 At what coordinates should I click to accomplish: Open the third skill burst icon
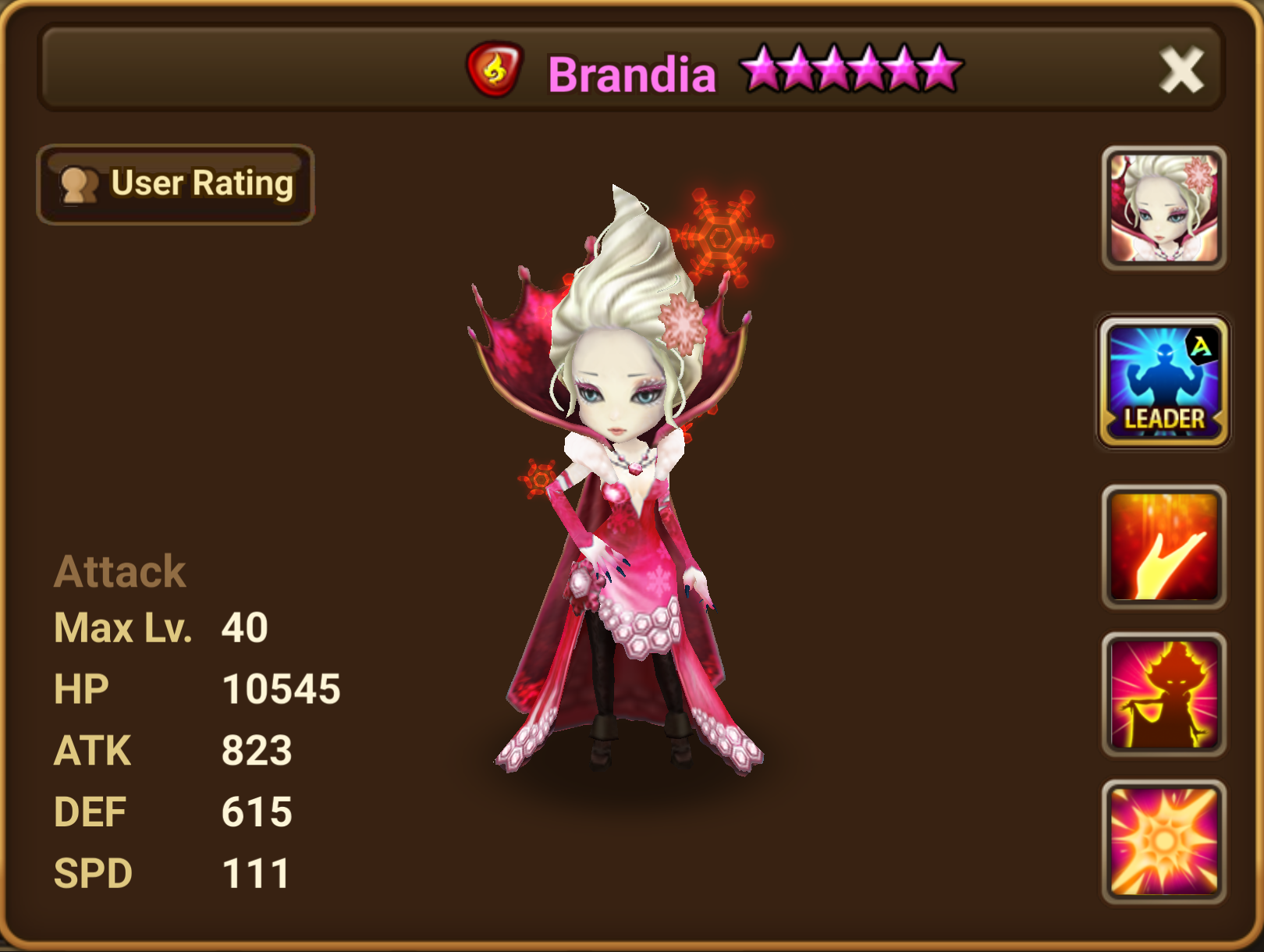coord(1164,839)
